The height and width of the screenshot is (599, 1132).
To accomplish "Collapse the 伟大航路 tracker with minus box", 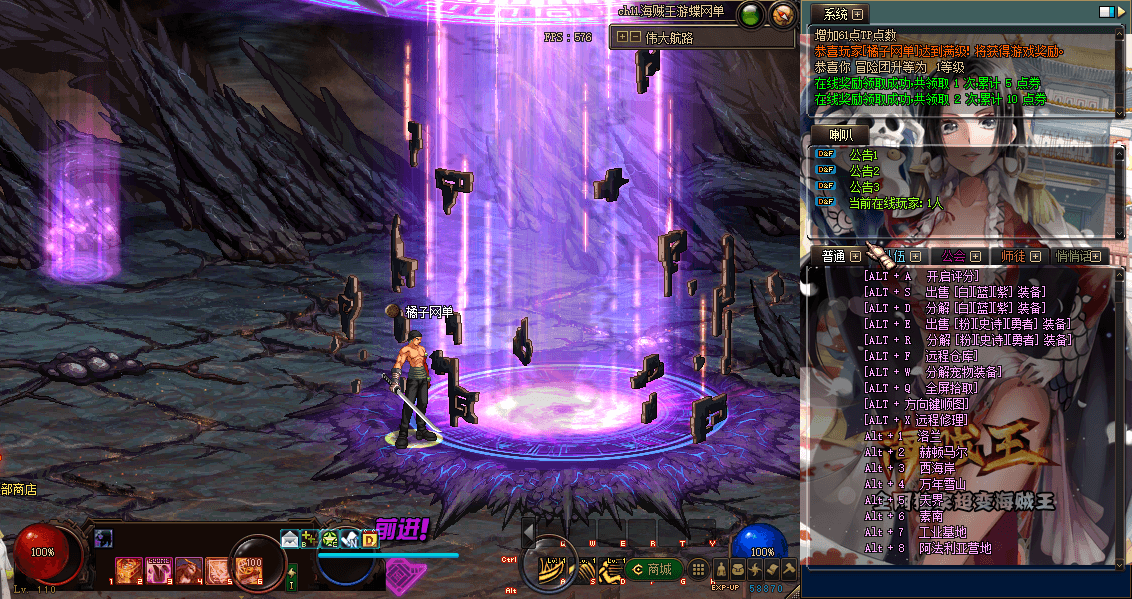I will click(635, 37).
